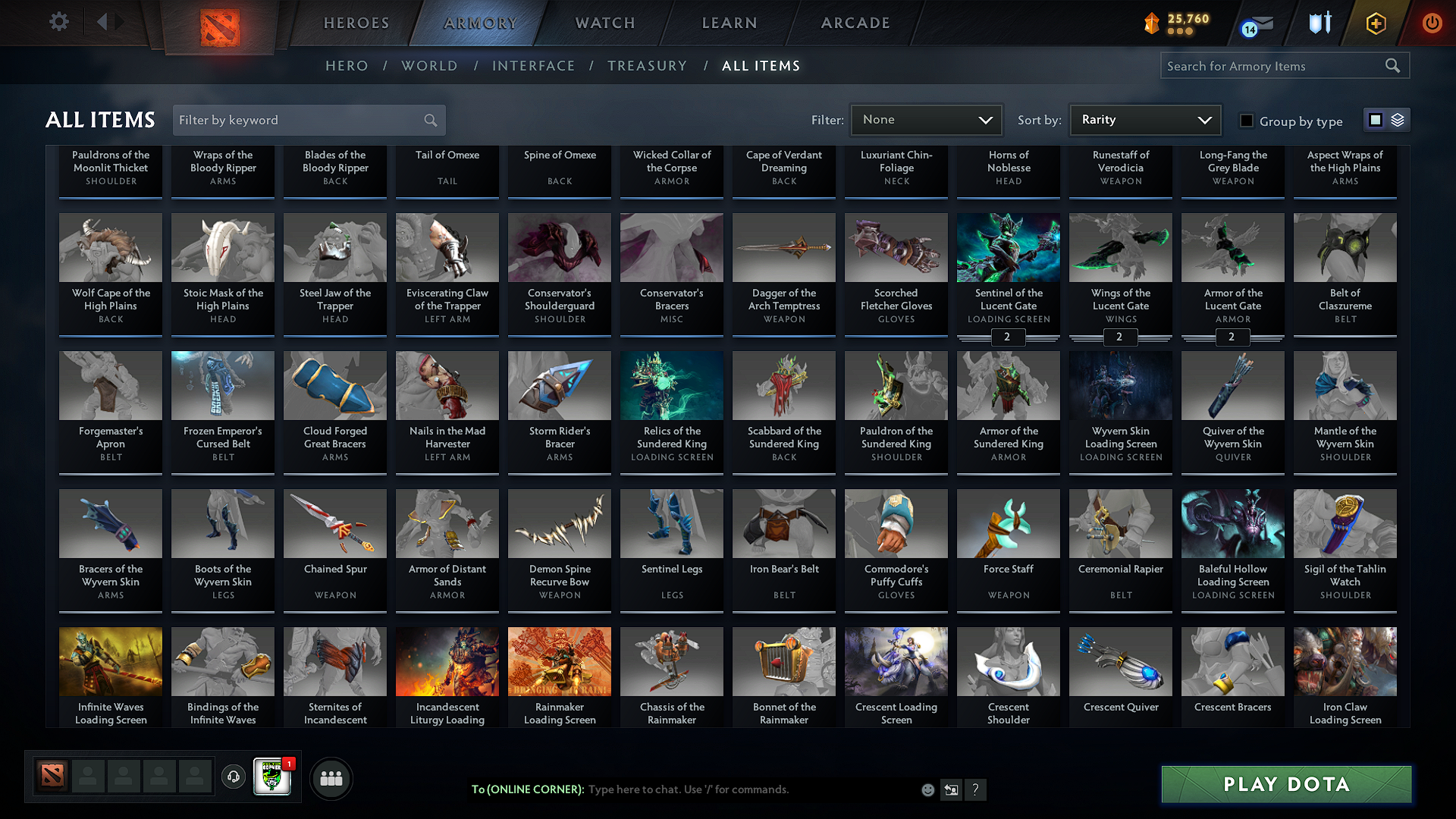Open the Filter None dropdown
The height and width of the screenshot is (819, 1456).
[x=925, y=120]
